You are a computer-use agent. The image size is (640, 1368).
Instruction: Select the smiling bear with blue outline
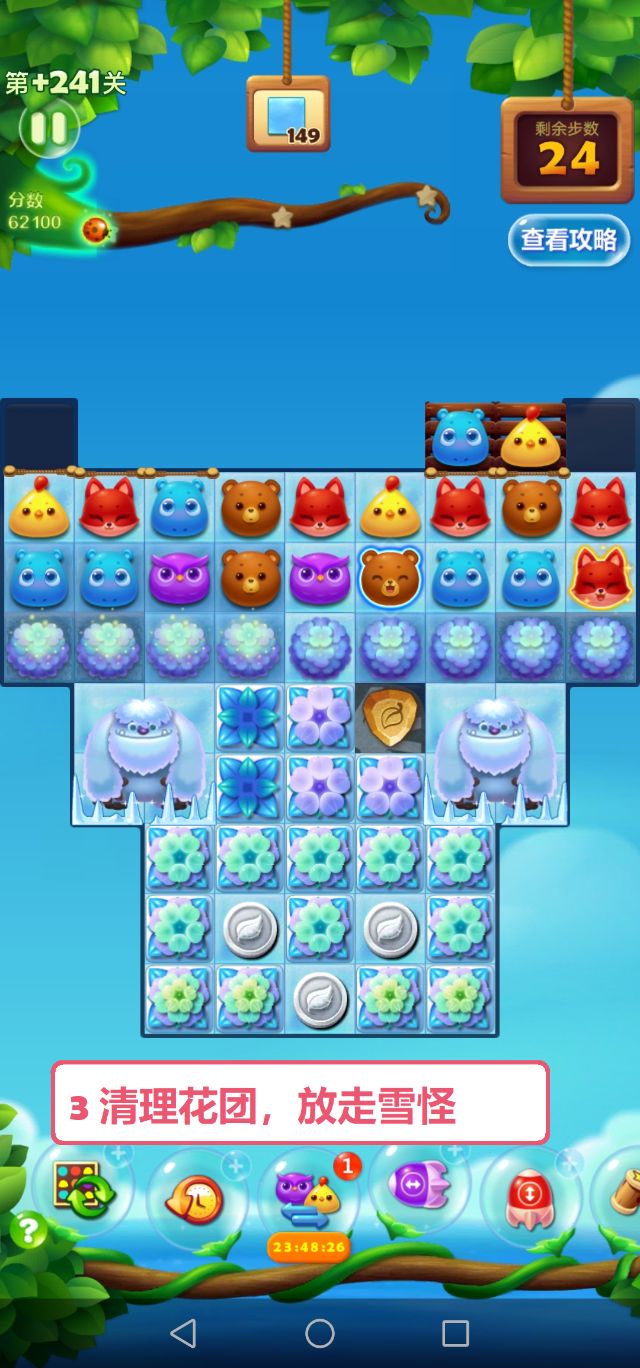coord(391,579)
